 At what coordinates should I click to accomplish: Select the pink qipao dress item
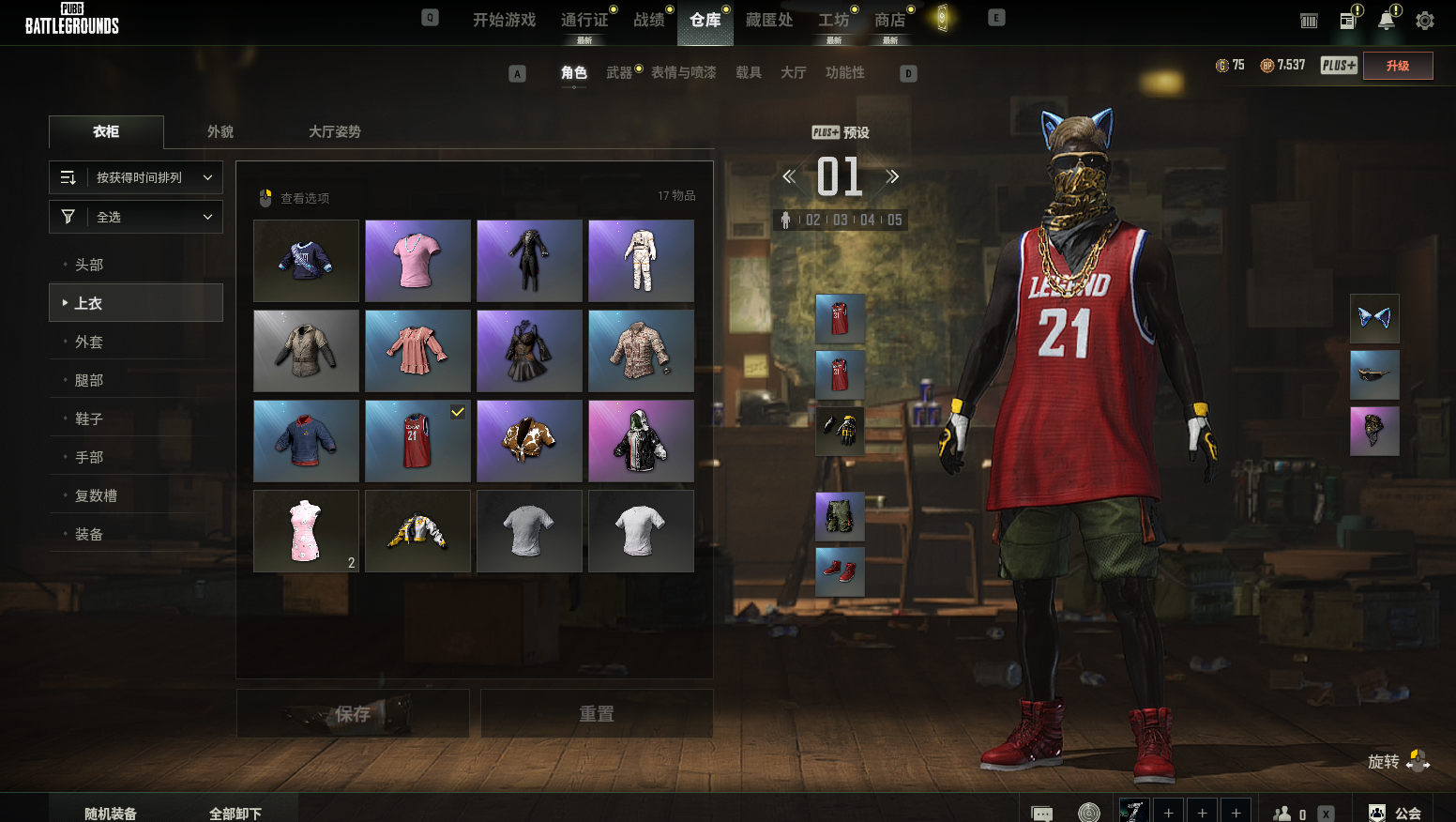tap(306, 531)
